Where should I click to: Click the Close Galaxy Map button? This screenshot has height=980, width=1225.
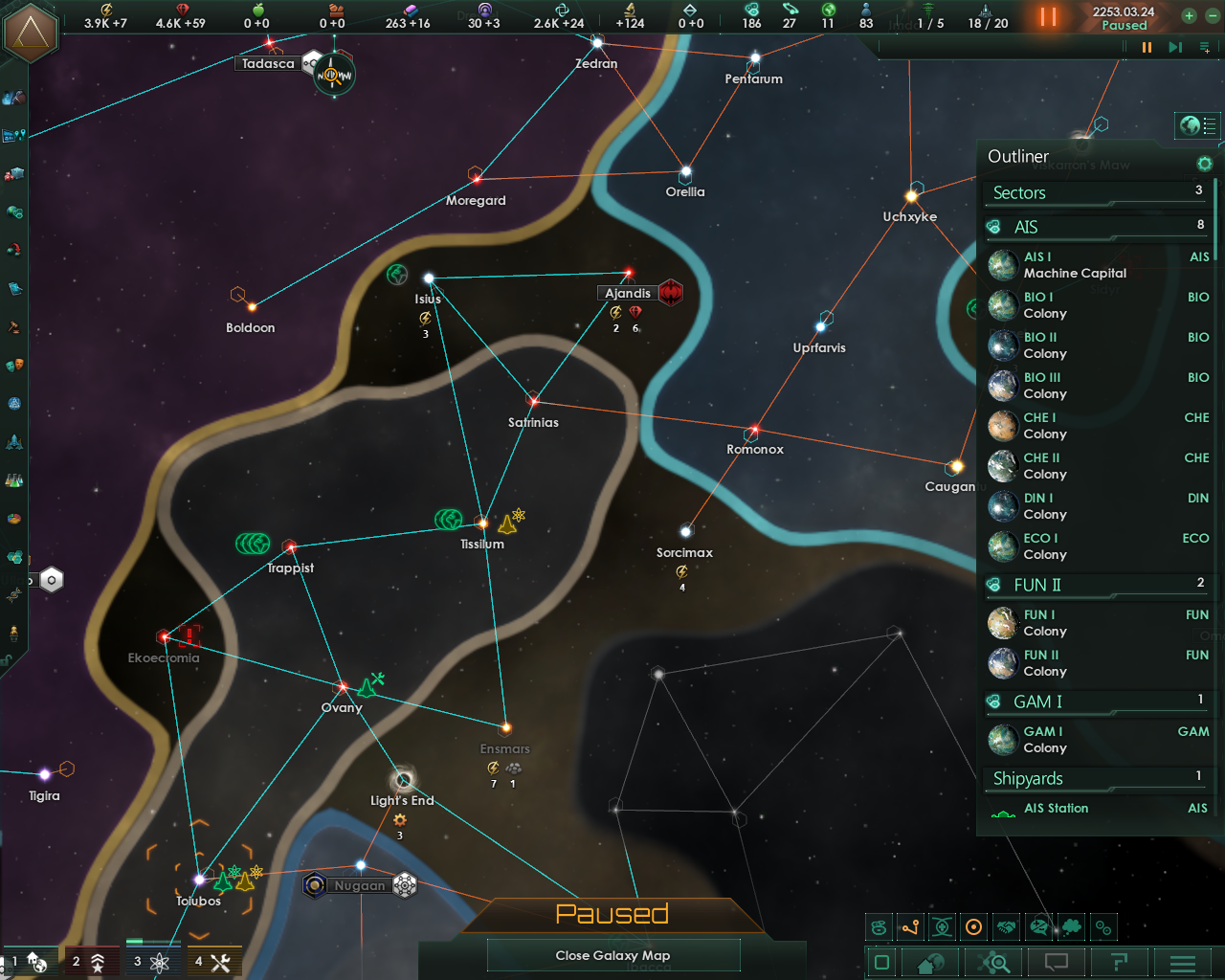612,954
